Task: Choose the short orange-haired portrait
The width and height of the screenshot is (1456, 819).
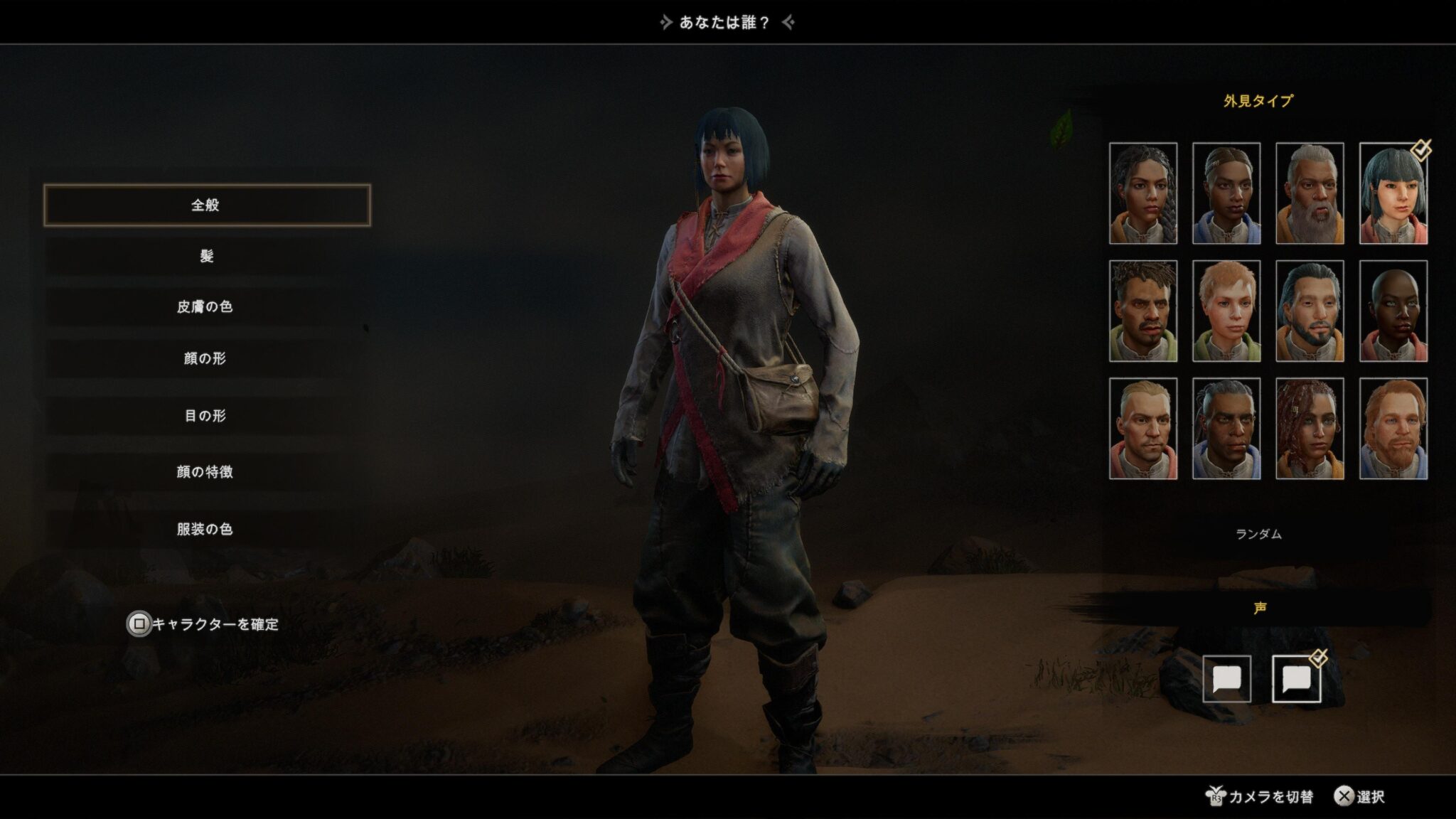Action: click(x=1226, y=311)
